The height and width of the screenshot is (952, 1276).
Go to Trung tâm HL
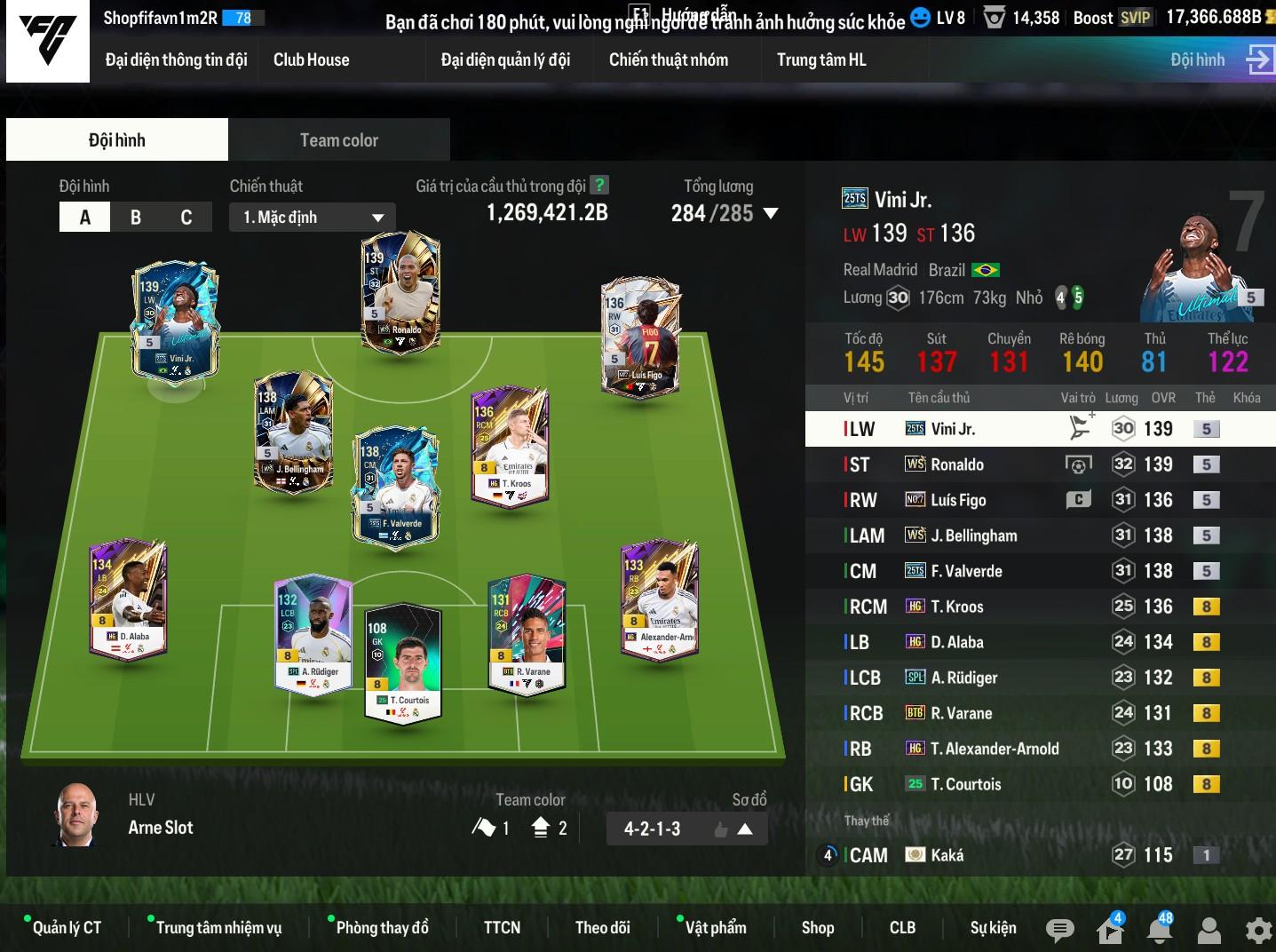821,59
